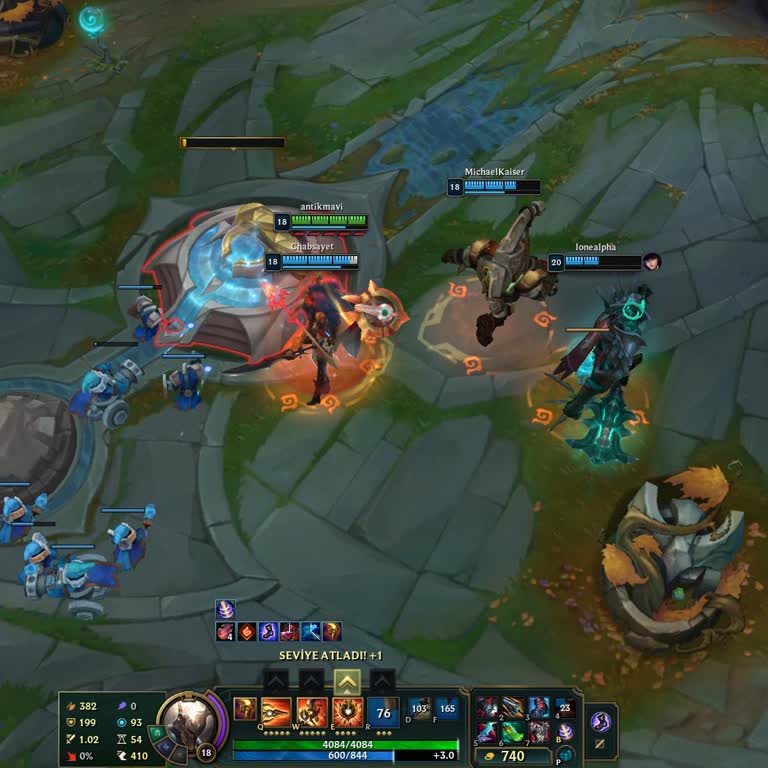Level up the E ability with the highlighted arrow

click(x=347, y=682)
